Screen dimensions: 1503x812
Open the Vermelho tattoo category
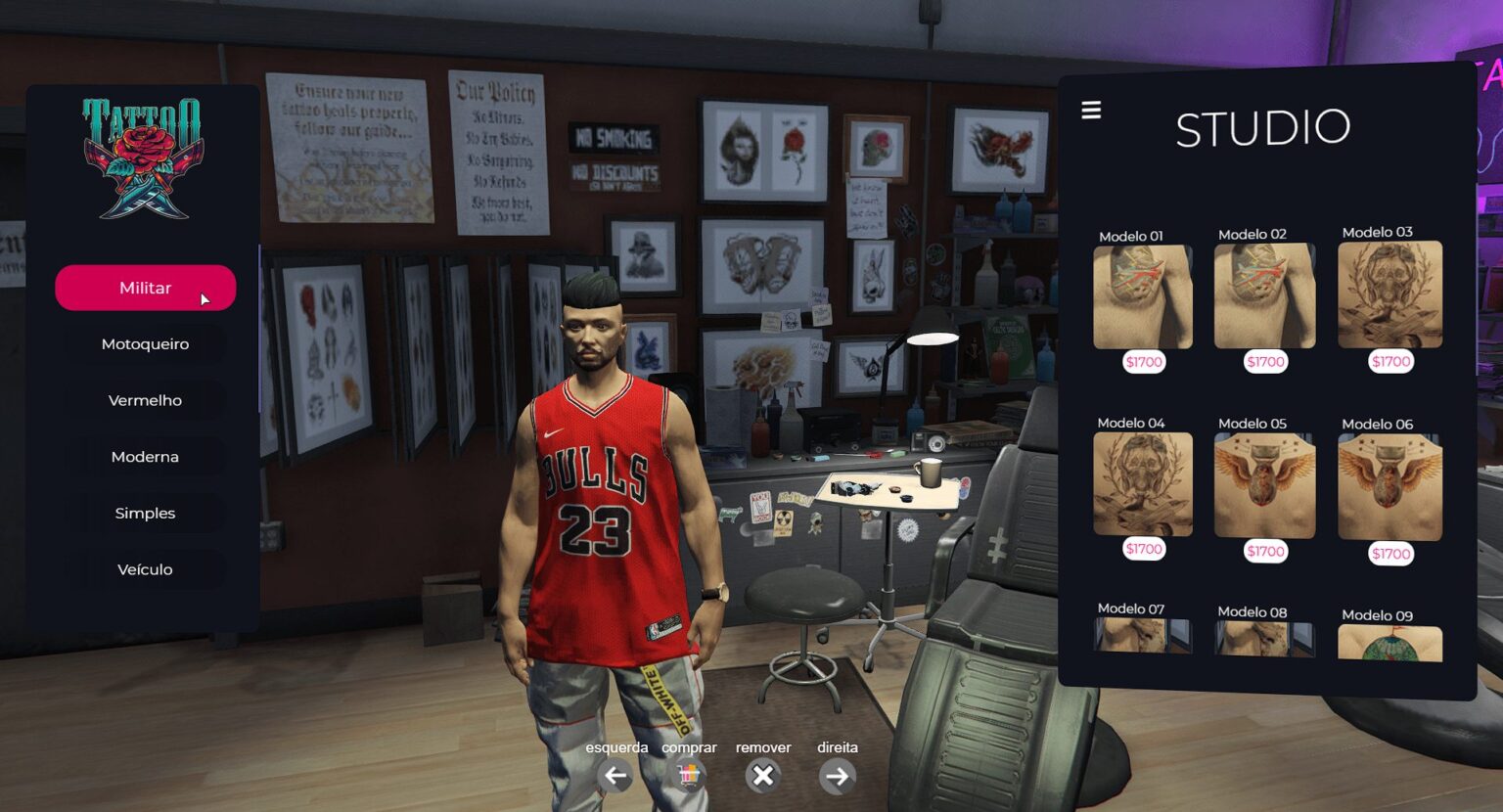(145, 399)
